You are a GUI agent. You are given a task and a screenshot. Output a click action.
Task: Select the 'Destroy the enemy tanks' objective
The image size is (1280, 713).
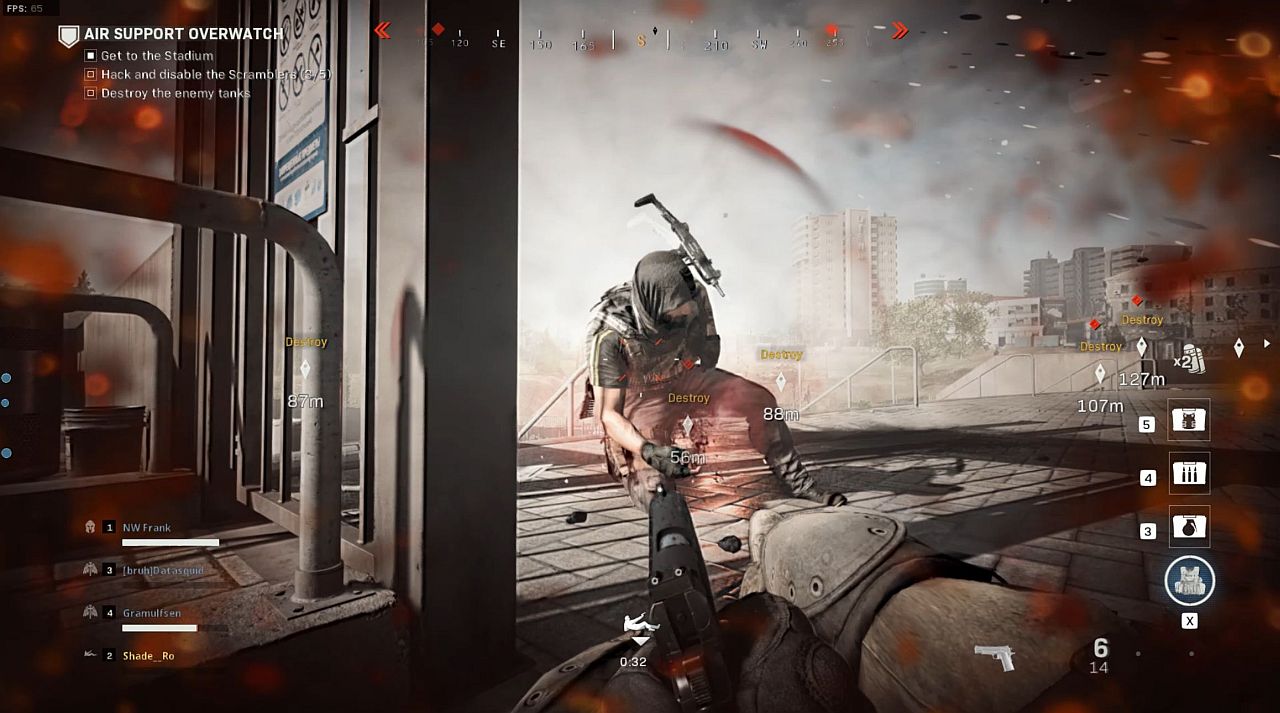click(x=175, y=93)
